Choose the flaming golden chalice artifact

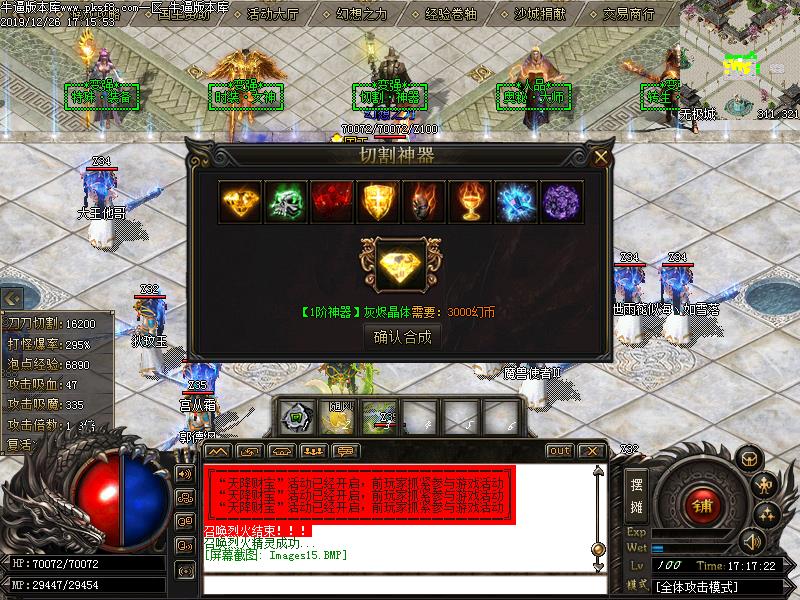(470, 203)
